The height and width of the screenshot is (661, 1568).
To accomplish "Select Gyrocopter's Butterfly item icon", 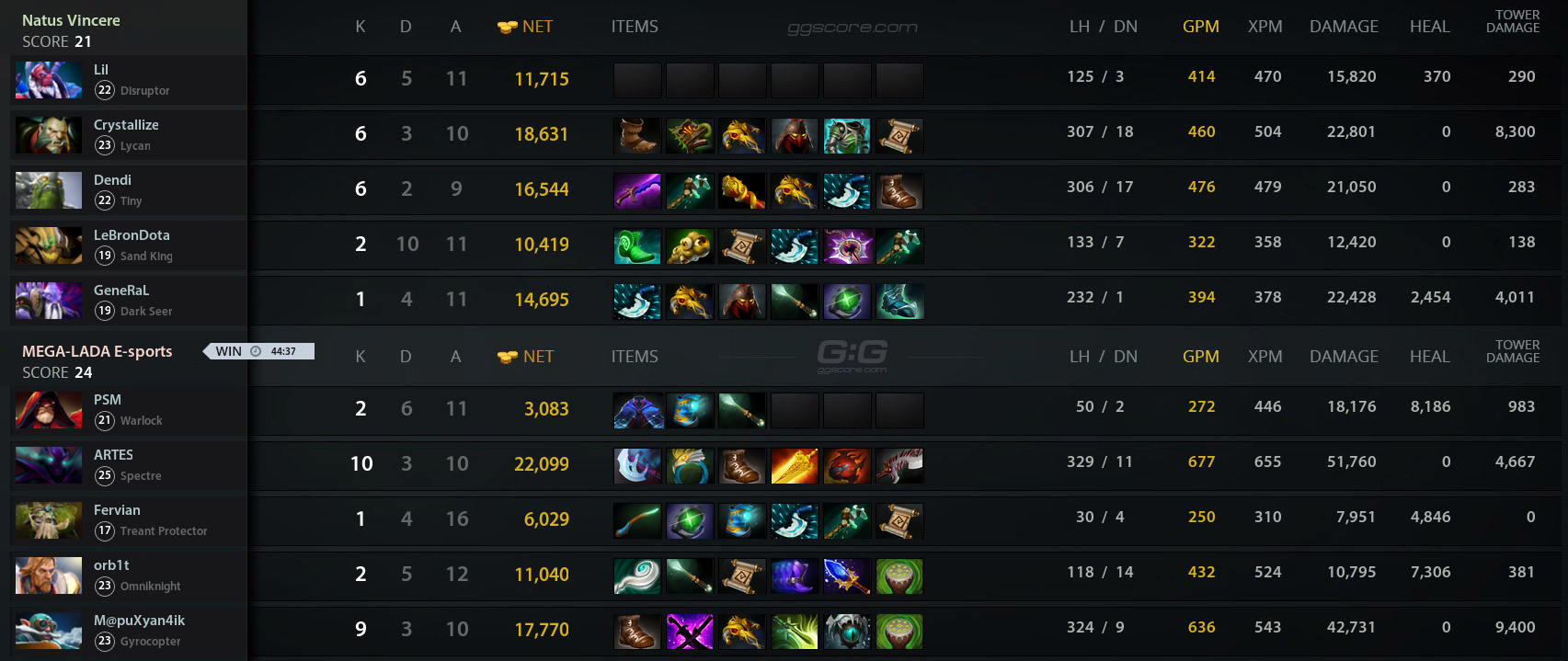I will 795,632.
